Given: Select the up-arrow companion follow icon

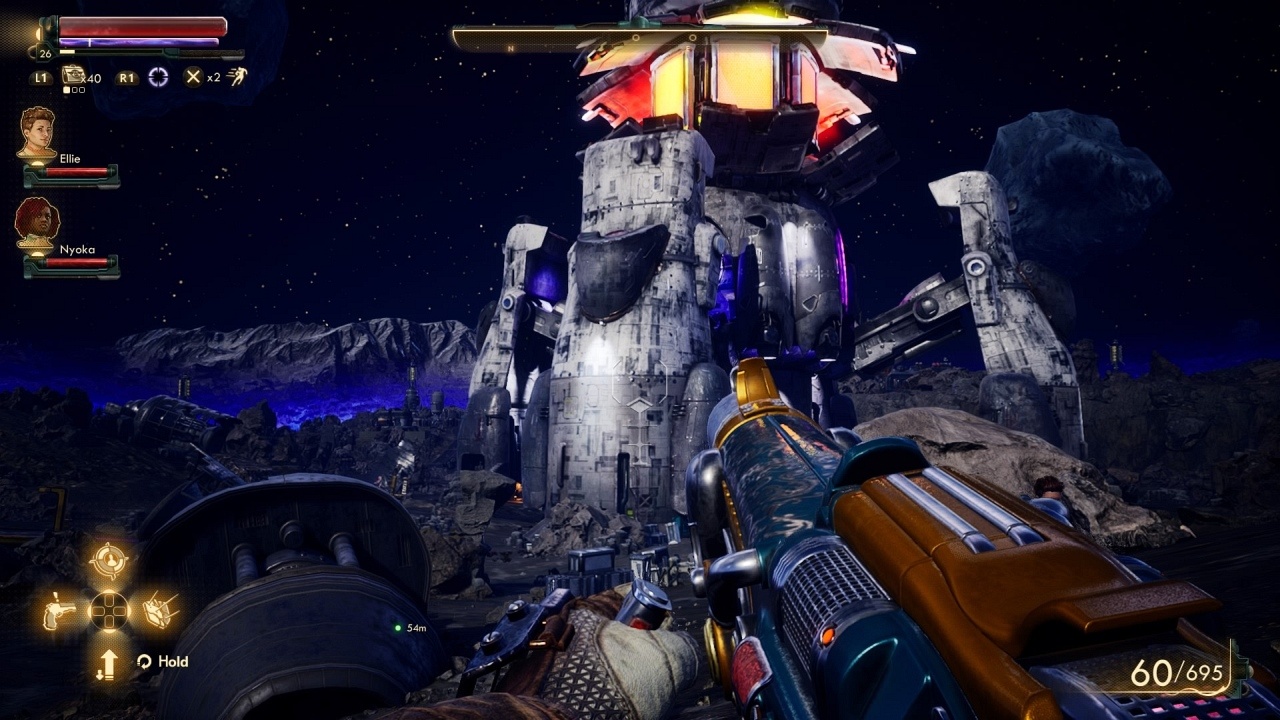Looking at the screenshot, I should pos(108,662).
